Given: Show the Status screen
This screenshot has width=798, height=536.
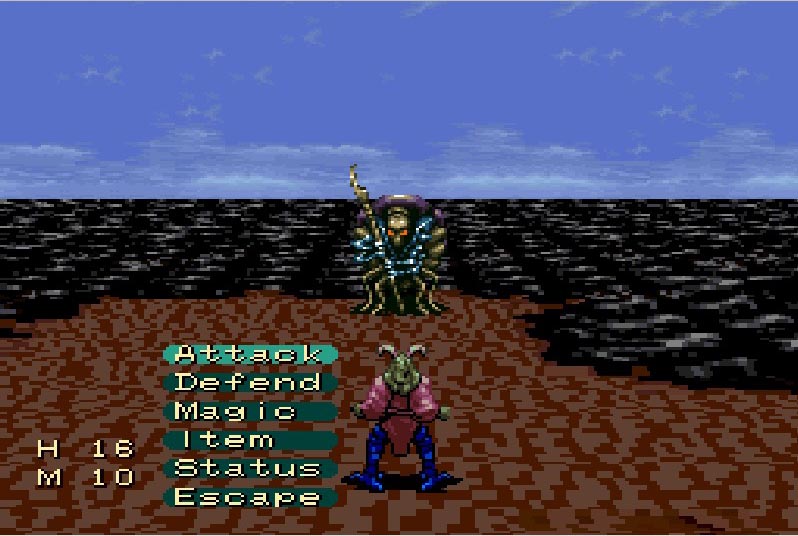Looking at the screenshot, I should 249,468.
